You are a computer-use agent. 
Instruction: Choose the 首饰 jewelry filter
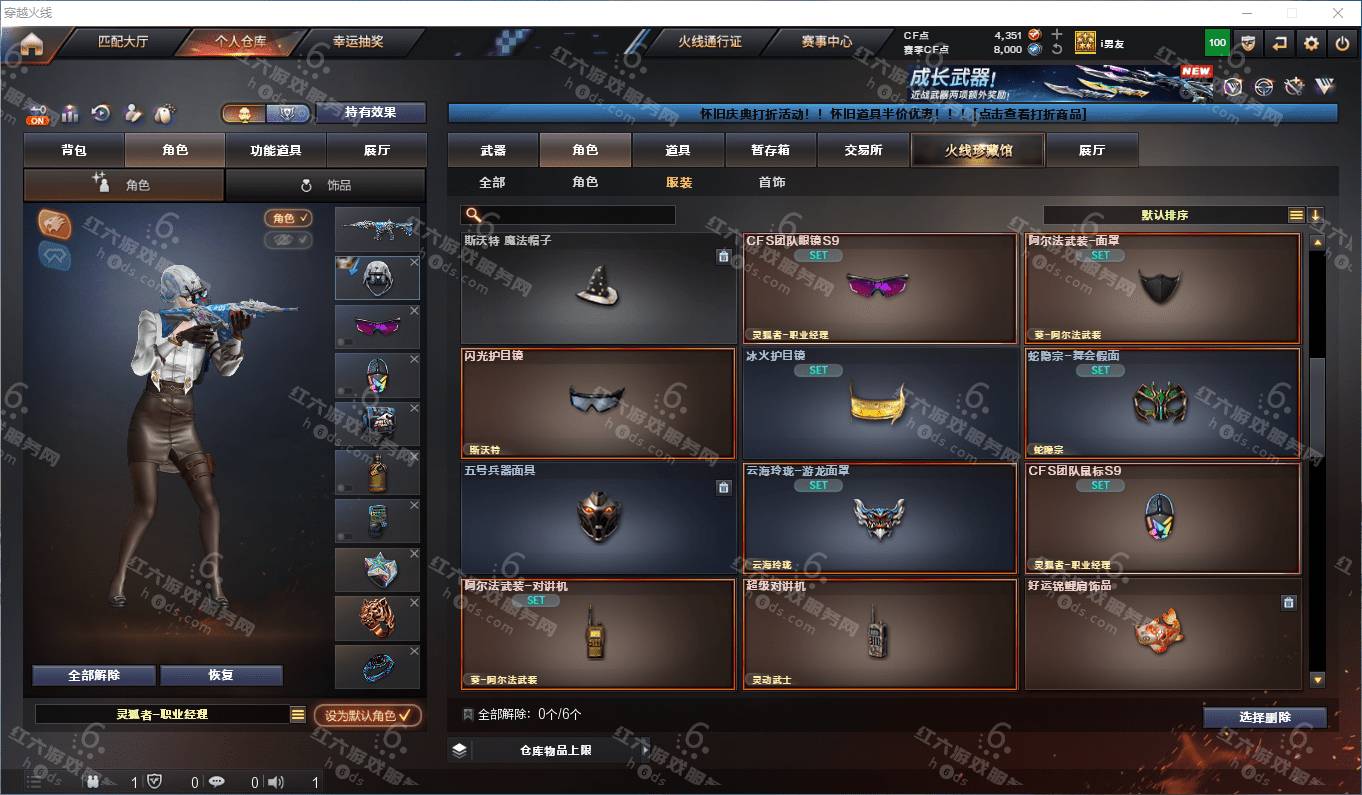(x=771, y=182)
